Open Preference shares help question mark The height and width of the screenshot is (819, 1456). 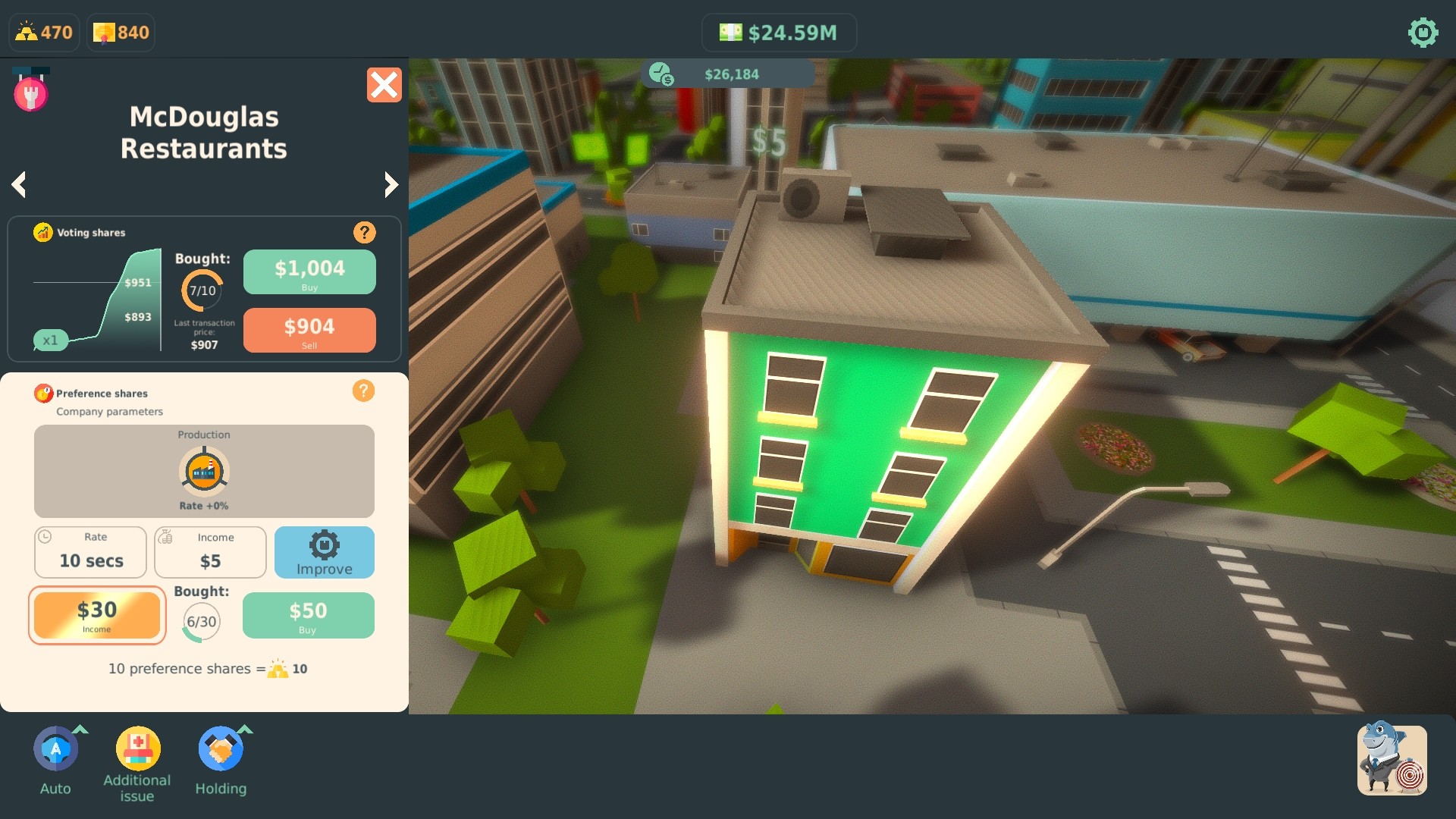click(x=365, y=391)
